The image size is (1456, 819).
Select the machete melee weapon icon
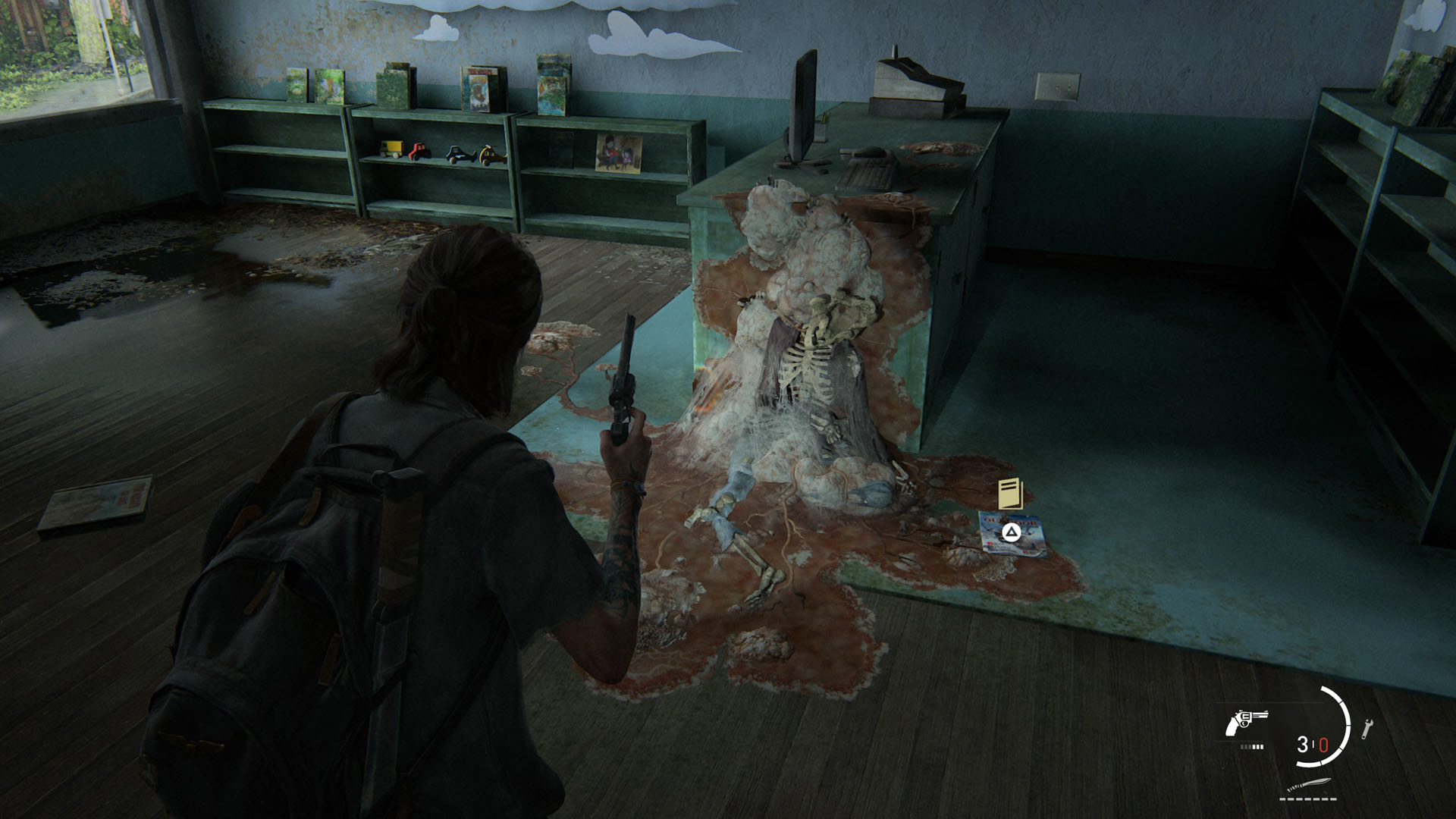point(1310,786)
